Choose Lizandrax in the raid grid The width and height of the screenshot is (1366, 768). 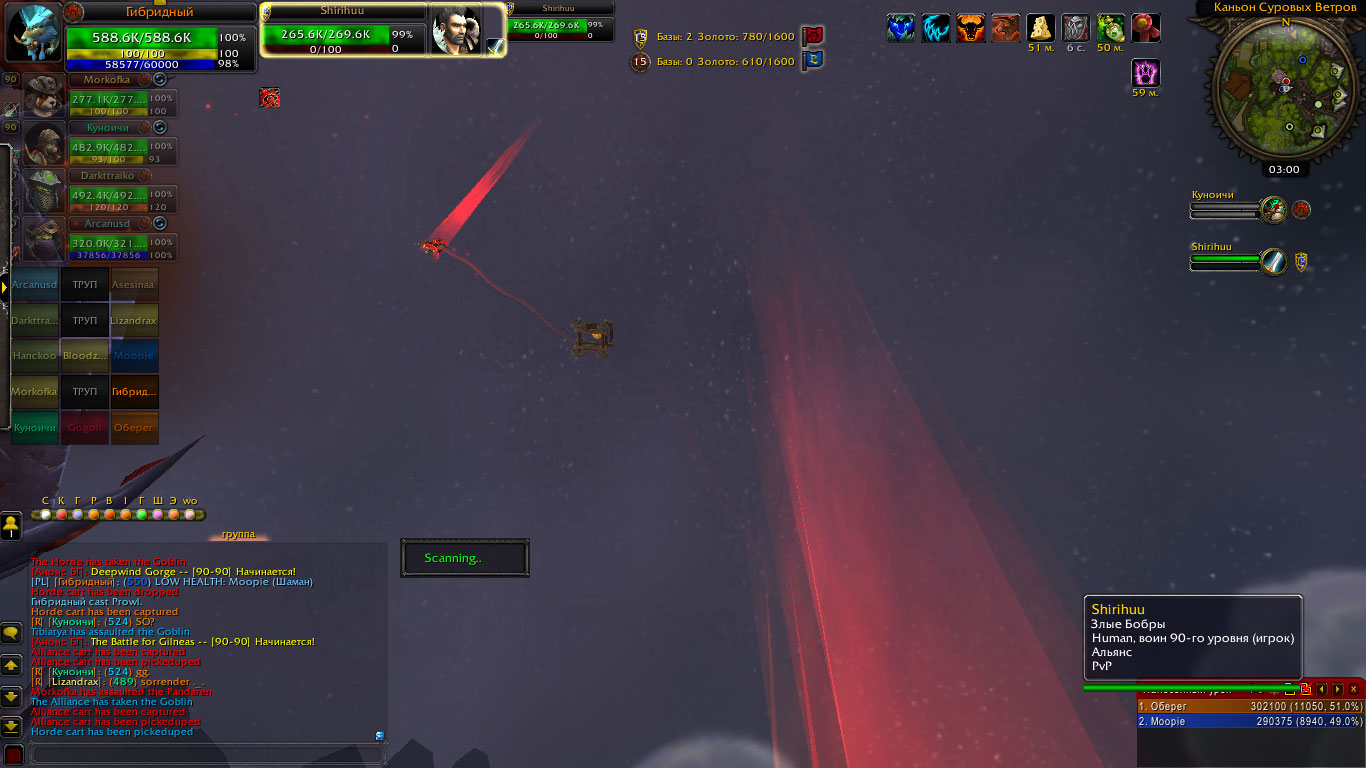(134, 321)
